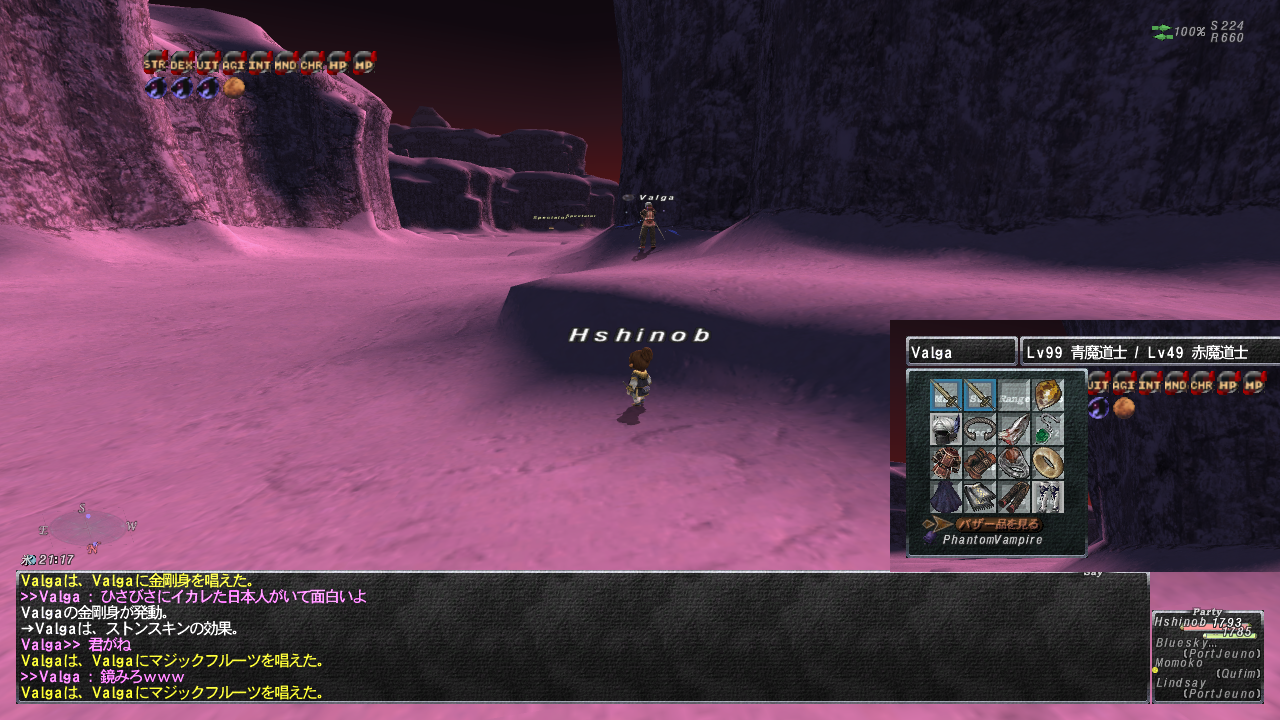This screenshot has width=1280, height=720.
Task: Select the Valga name box
Action: [960, 352]
